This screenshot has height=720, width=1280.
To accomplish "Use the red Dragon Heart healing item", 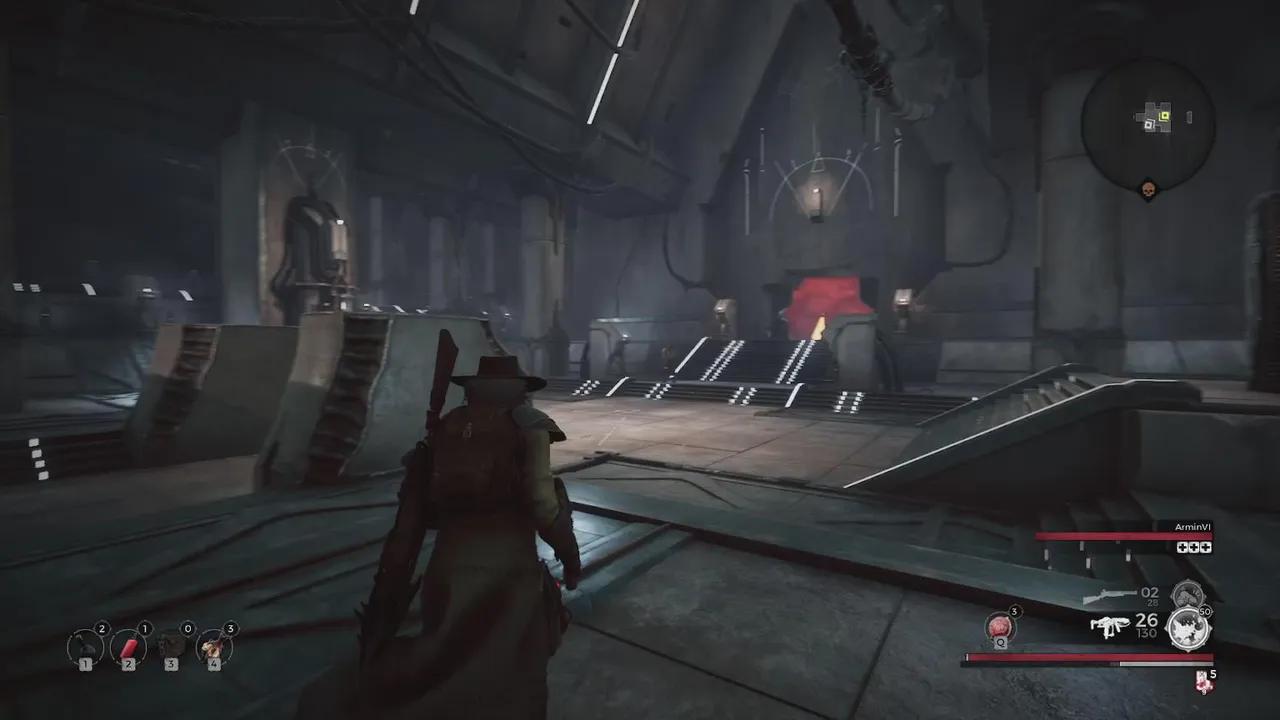I will tap(1000, 628).
